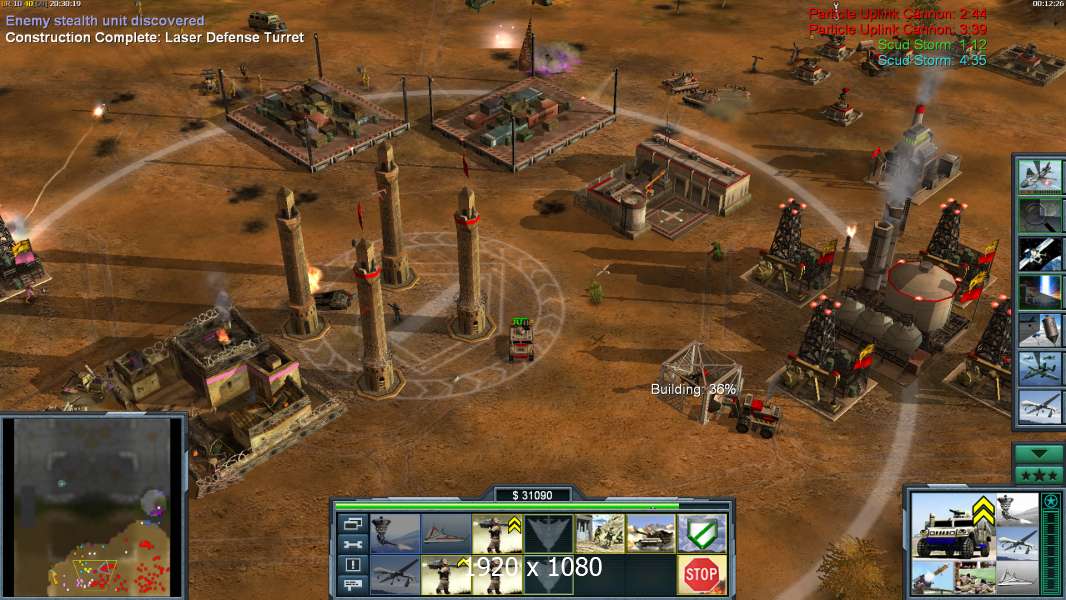Image resolution: width=1066 pixels, height=600 pixels.
Task: Select the falling bomb power icon
Action: click(1040, 330)
